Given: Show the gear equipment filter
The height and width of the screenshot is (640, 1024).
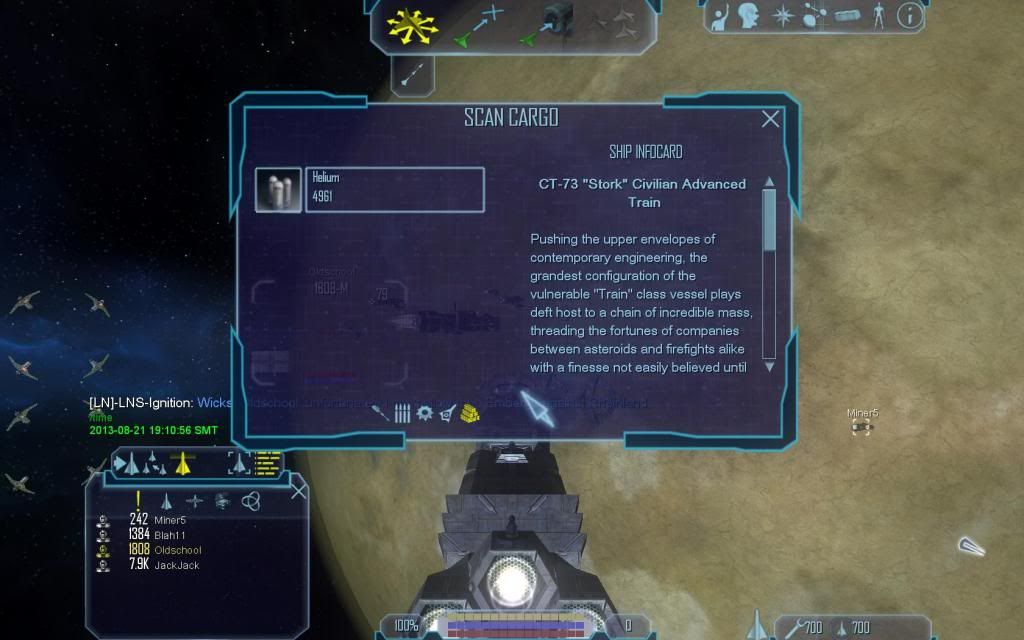Looking at the screenshot, I should coord(424,413).
